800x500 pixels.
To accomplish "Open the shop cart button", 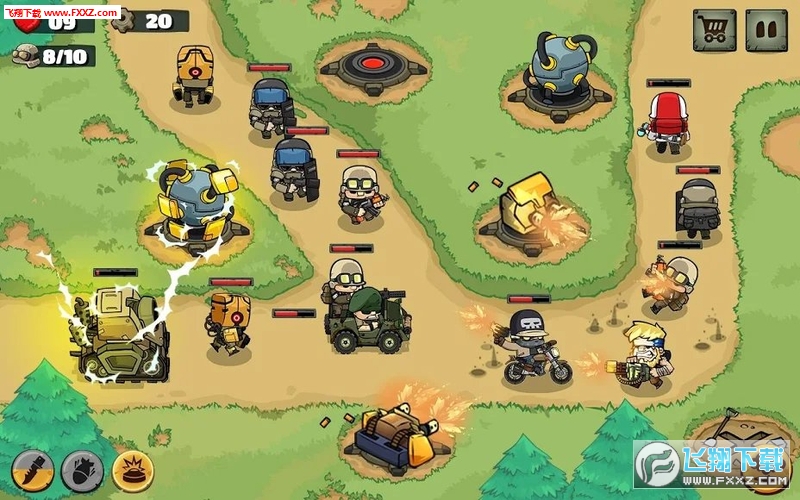I will [x=714, y=31].
